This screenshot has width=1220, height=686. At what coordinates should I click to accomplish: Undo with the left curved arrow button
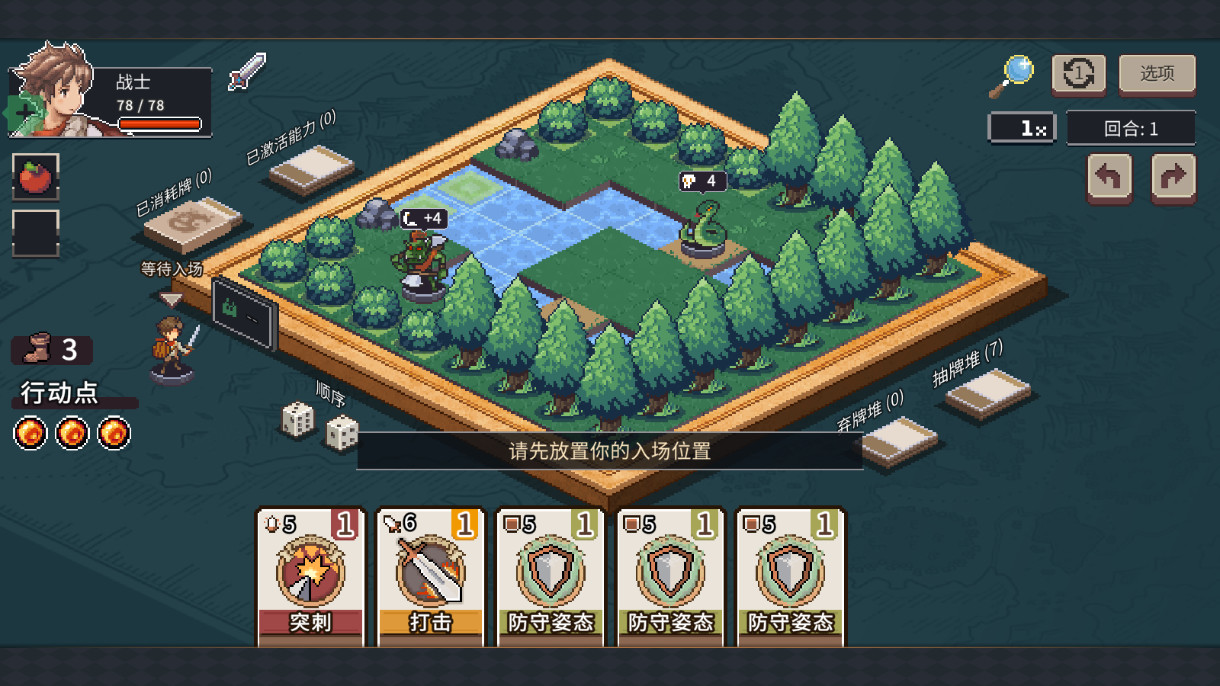coord(1109,178)
